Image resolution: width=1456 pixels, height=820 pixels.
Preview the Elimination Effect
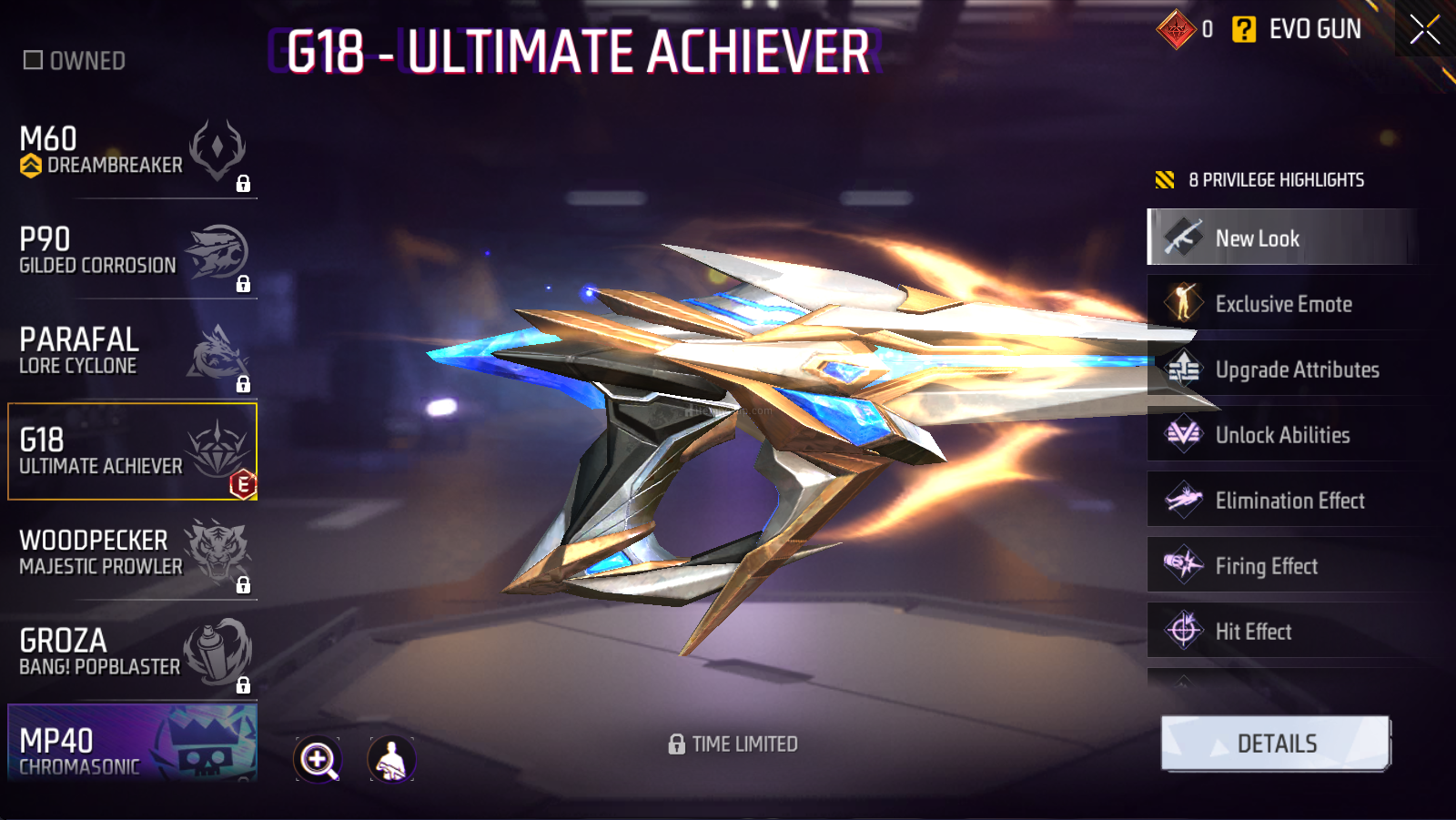point(1281,501)
